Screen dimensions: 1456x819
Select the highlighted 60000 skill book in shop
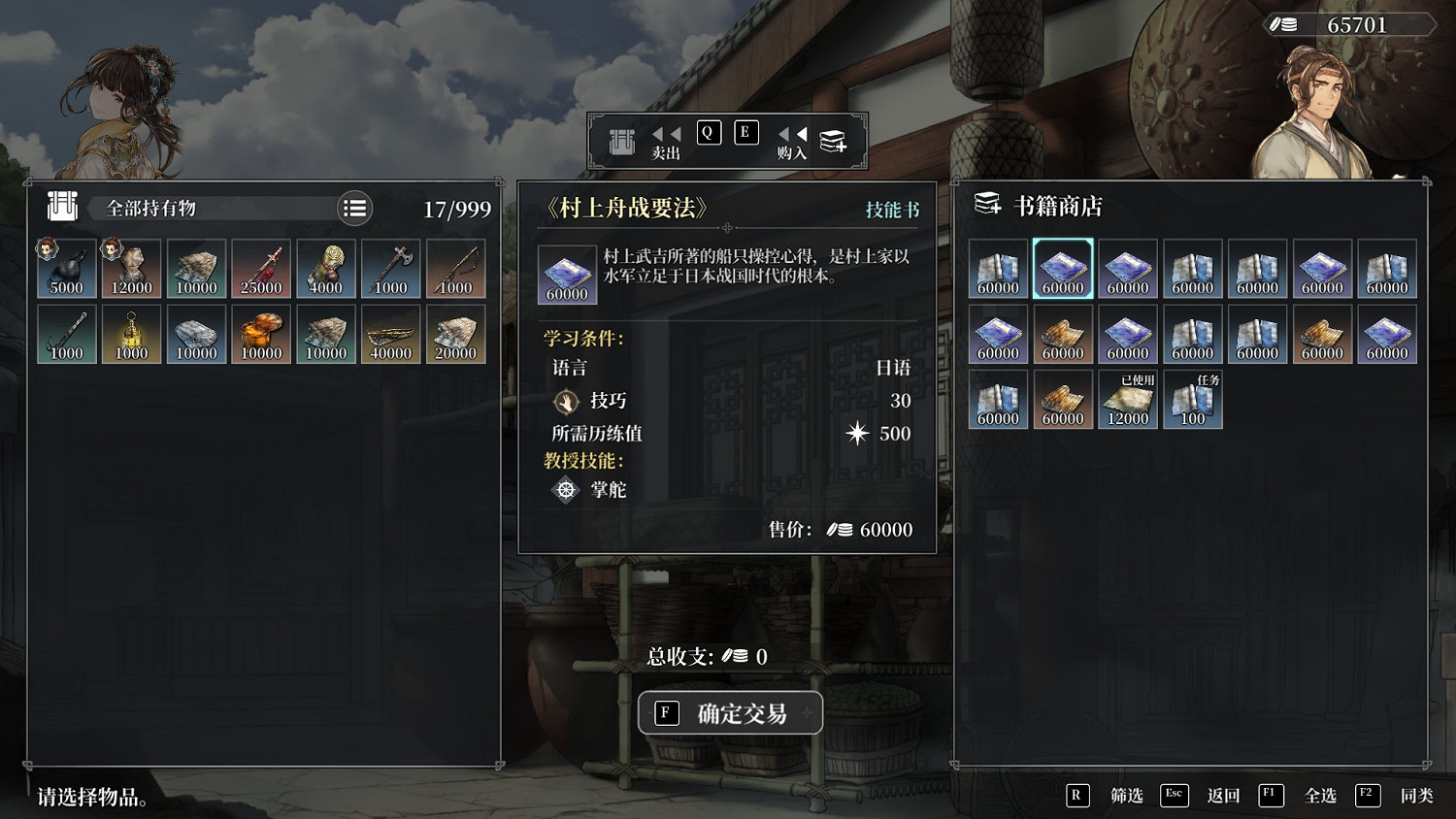click(x=1062, y=268)
